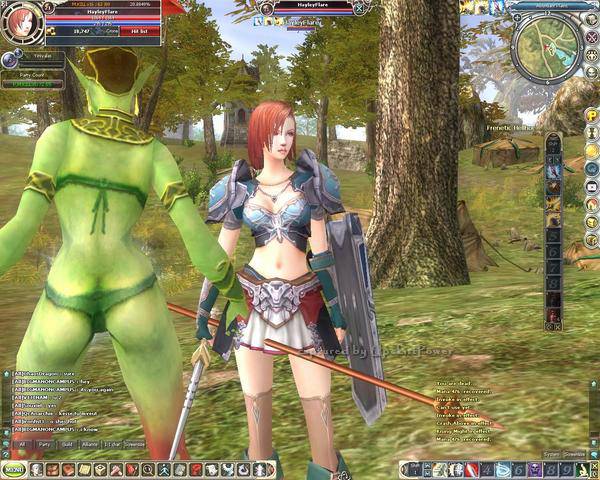Switch chat to the All tab
Image resolution: width=600 pixels, height=480 pixels.
pos(22,443)
